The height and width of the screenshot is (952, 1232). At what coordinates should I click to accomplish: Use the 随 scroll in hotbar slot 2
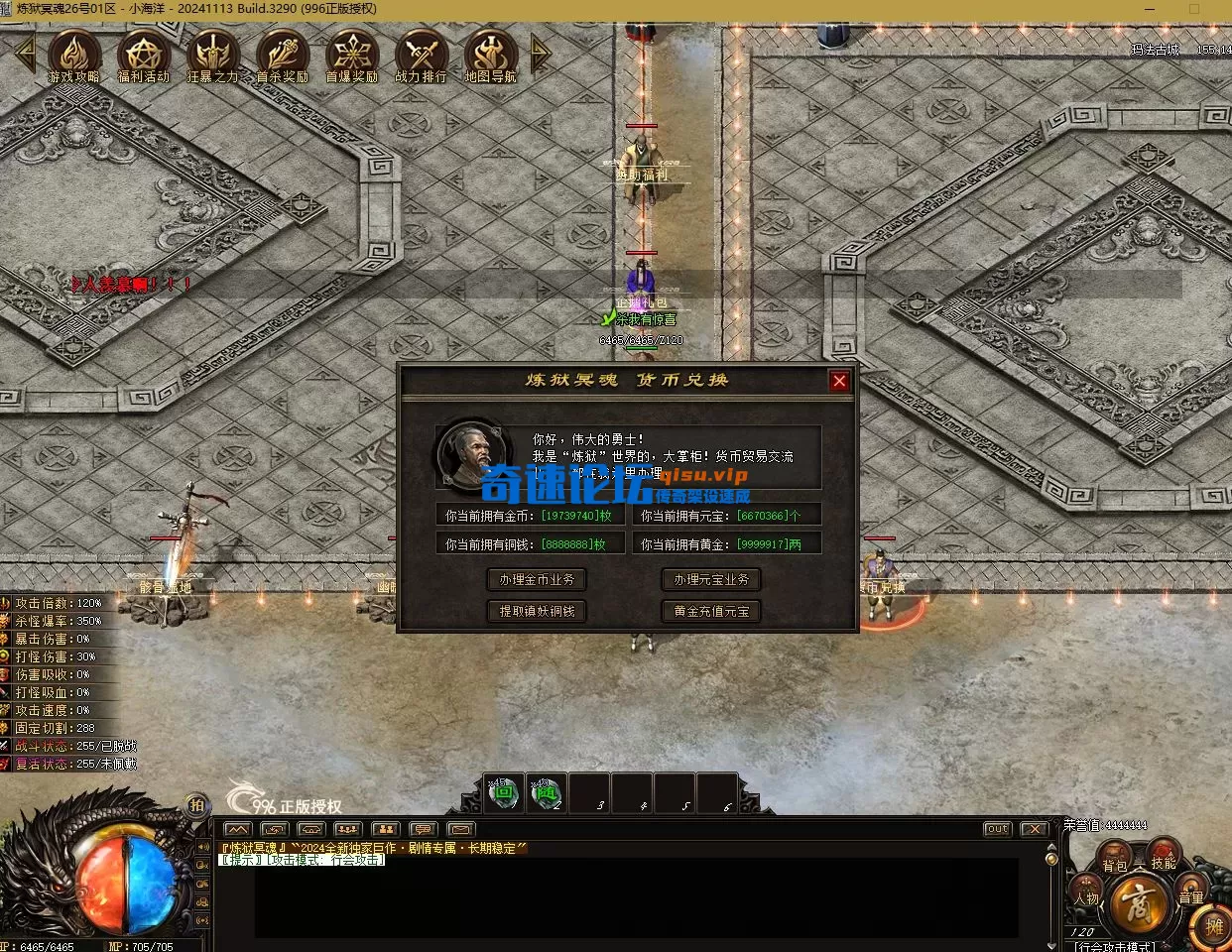547,793
